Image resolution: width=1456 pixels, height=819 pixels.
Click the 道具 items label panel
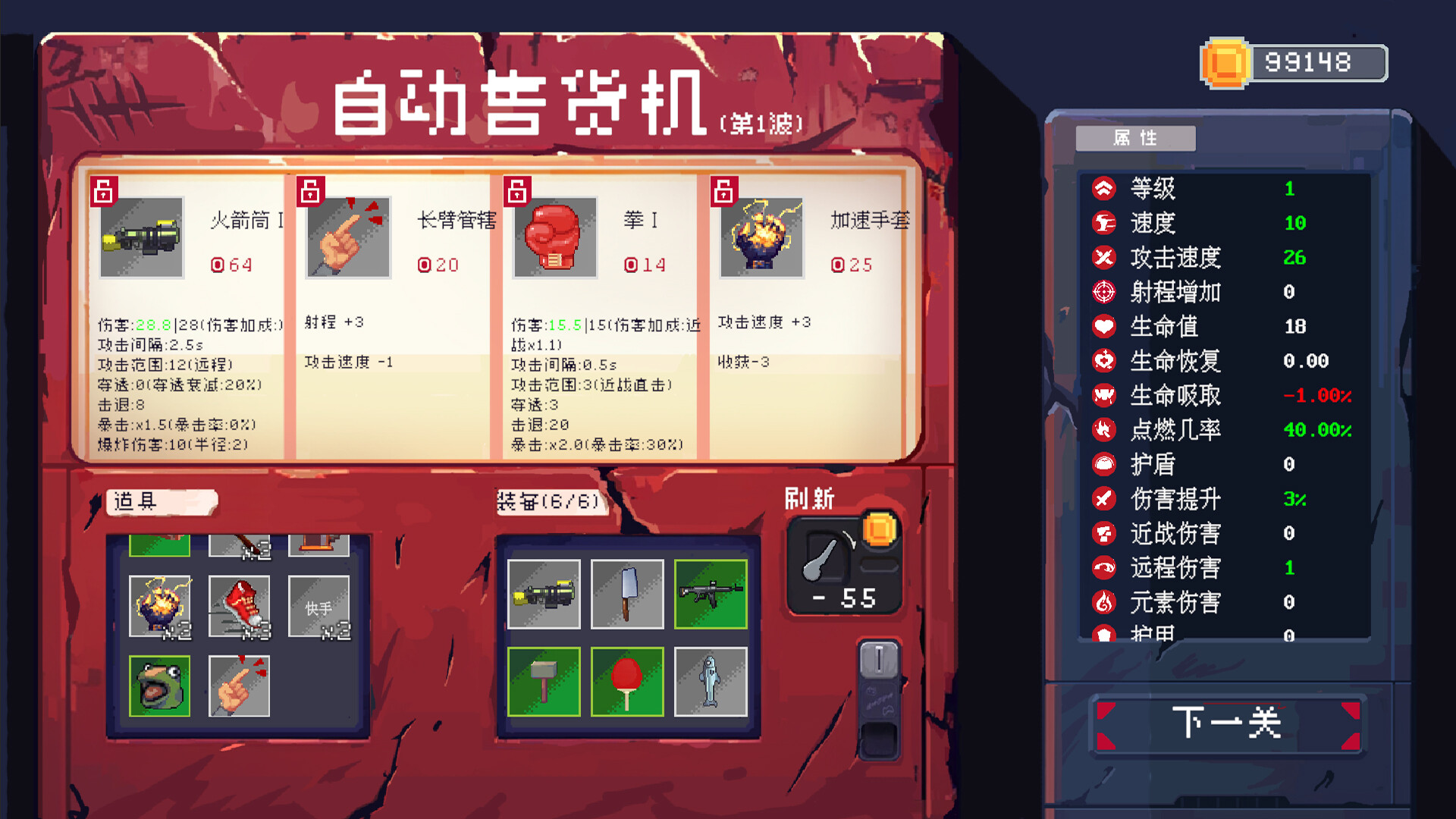pos(162,502)
